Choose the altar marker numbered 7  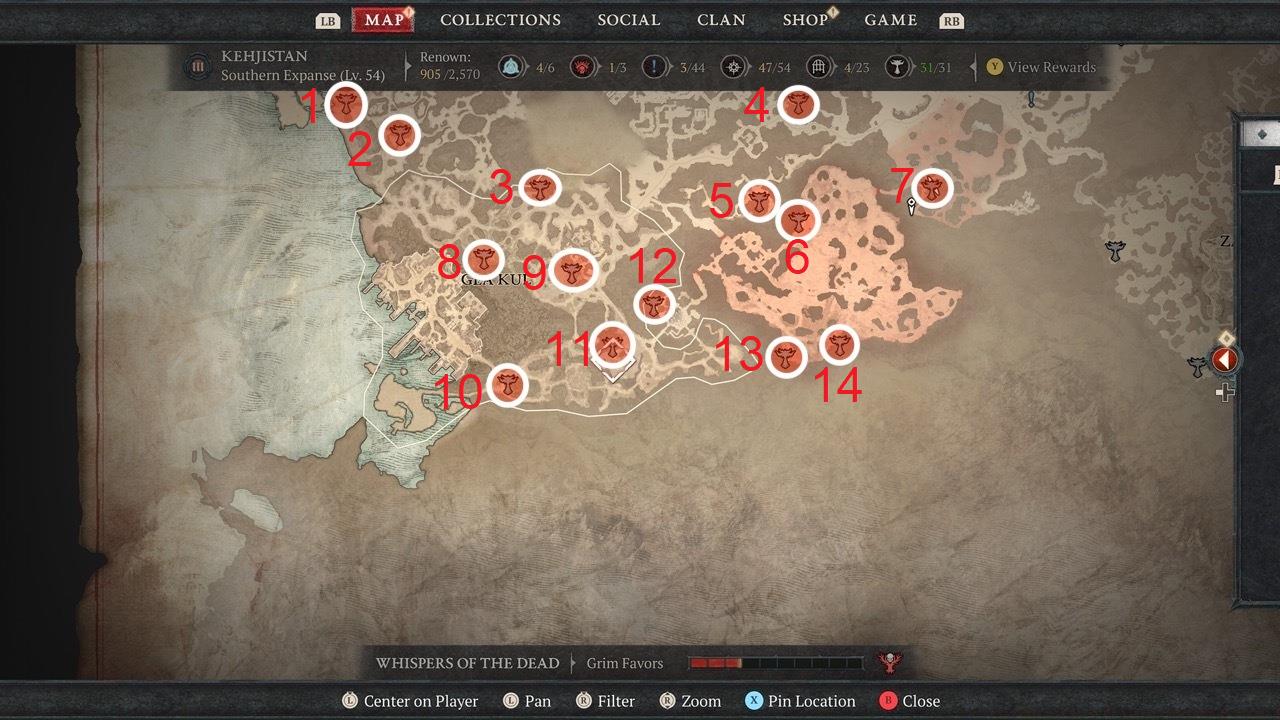tap(932, 188)
